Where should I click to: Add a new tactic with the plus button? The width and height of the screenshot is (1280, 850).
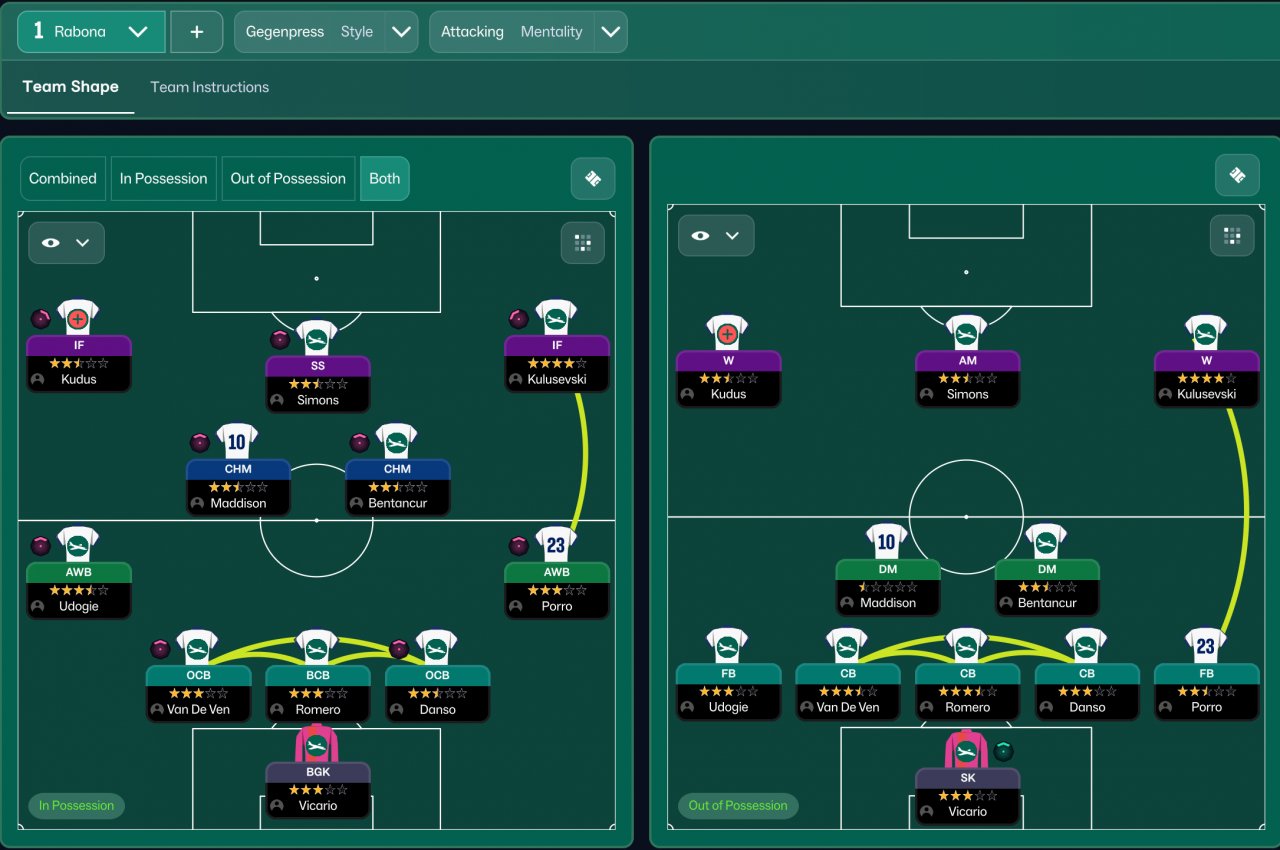tap(196, 32)
